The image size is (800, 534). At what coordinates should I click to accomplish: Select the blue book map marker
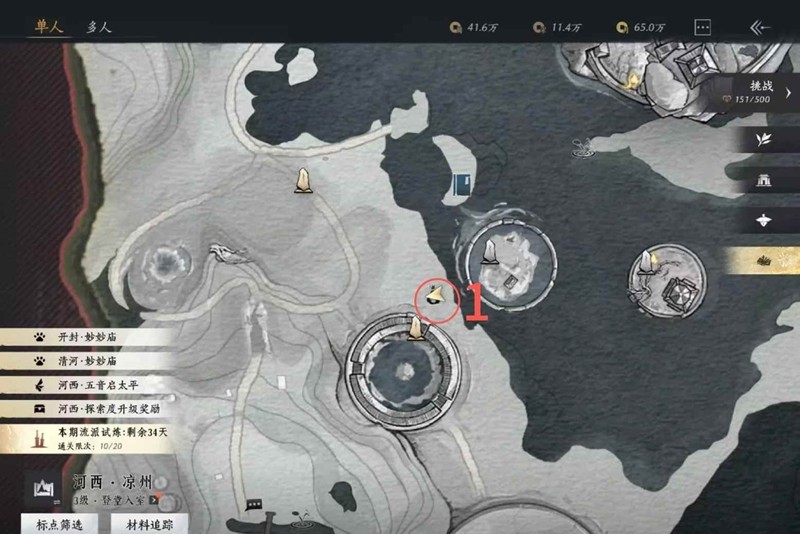point(461,184)
